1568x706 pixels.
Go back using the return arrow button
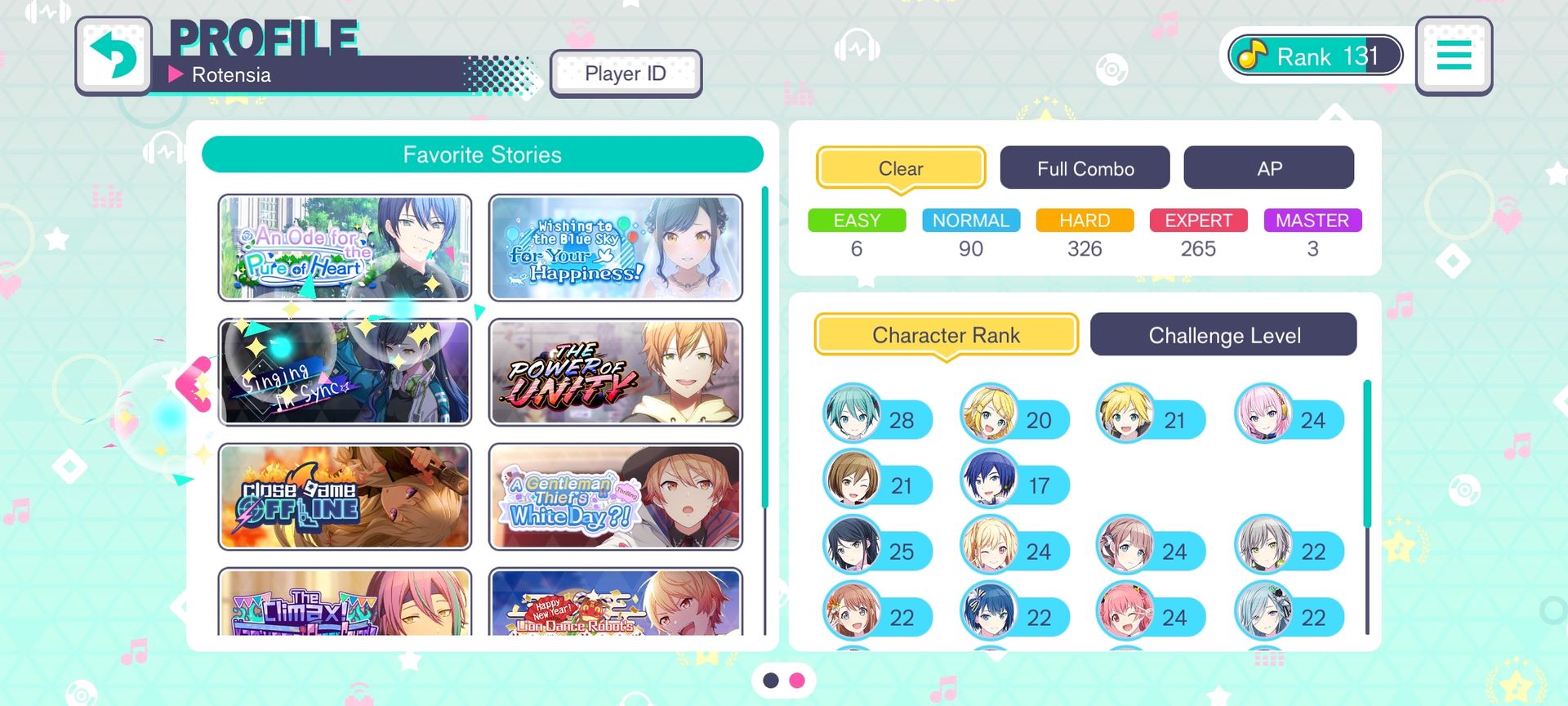pos(114,56)
